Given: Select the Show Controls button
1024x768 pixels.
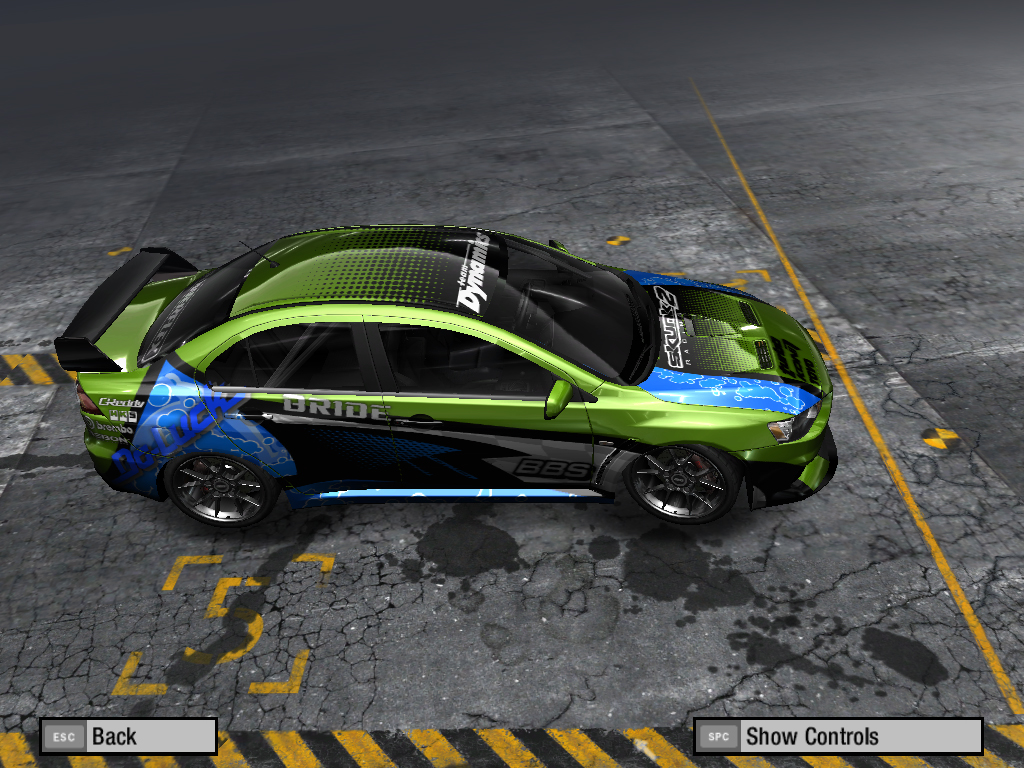Looking at the screenshot, I should 837,737.
